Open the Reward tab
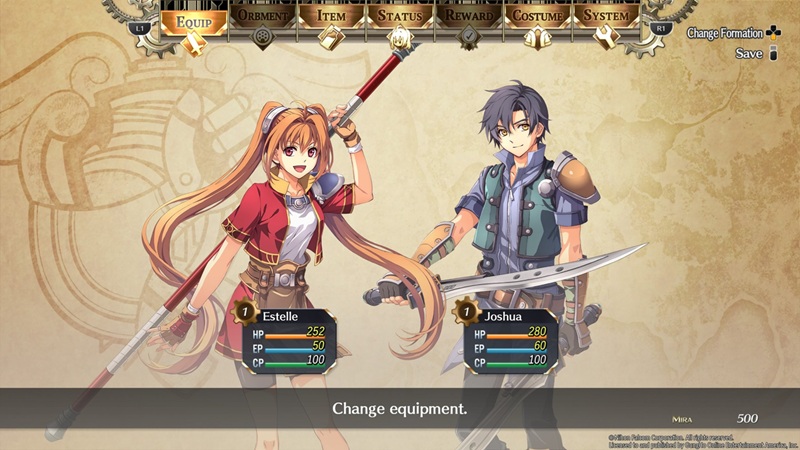 pyautogui.click(x=469, y=18)
